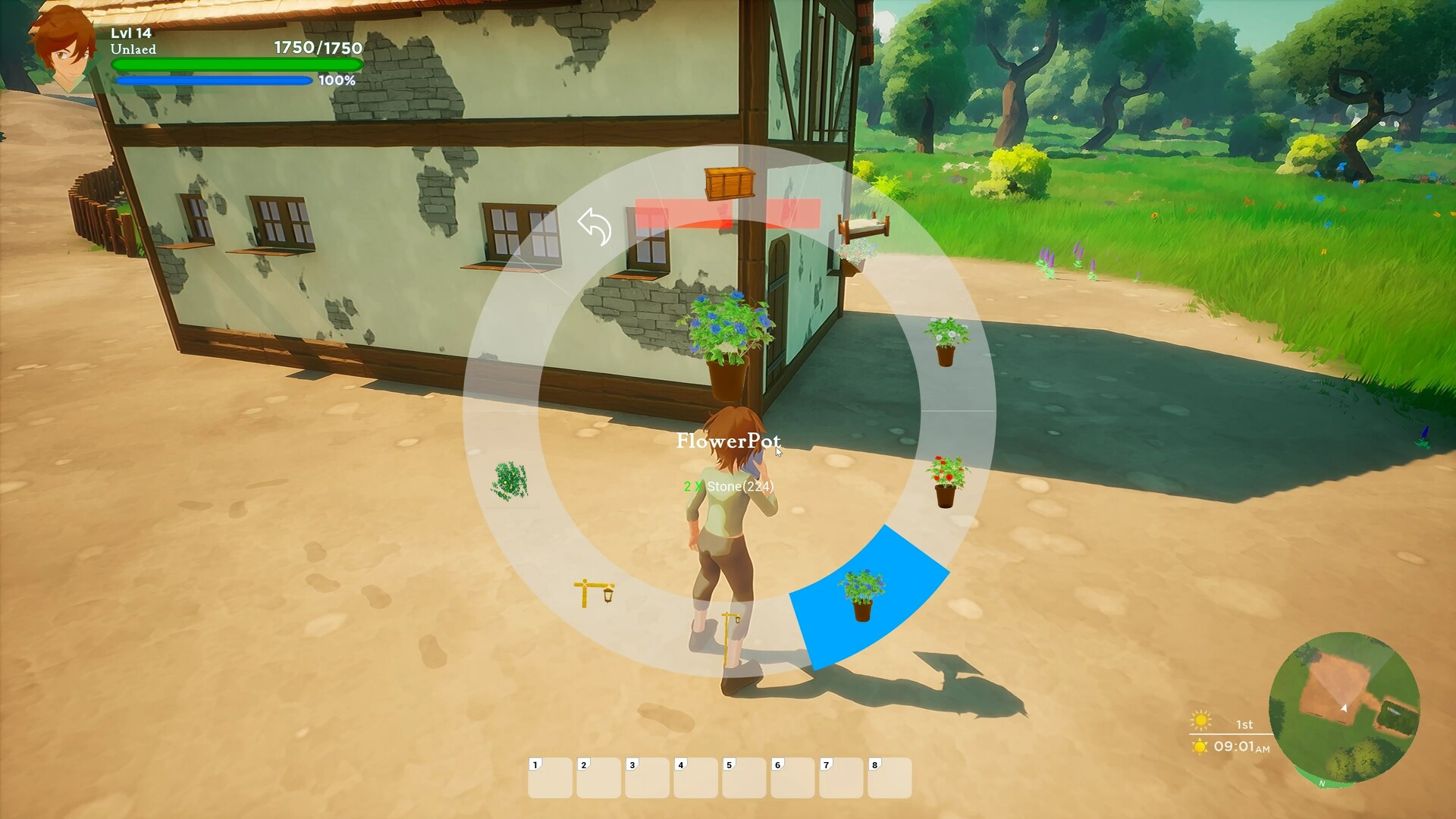Viewport: 1456px width, 819px height.
Task: Click the green health bar
Action: pyautogui.click(x=237, y=64)
